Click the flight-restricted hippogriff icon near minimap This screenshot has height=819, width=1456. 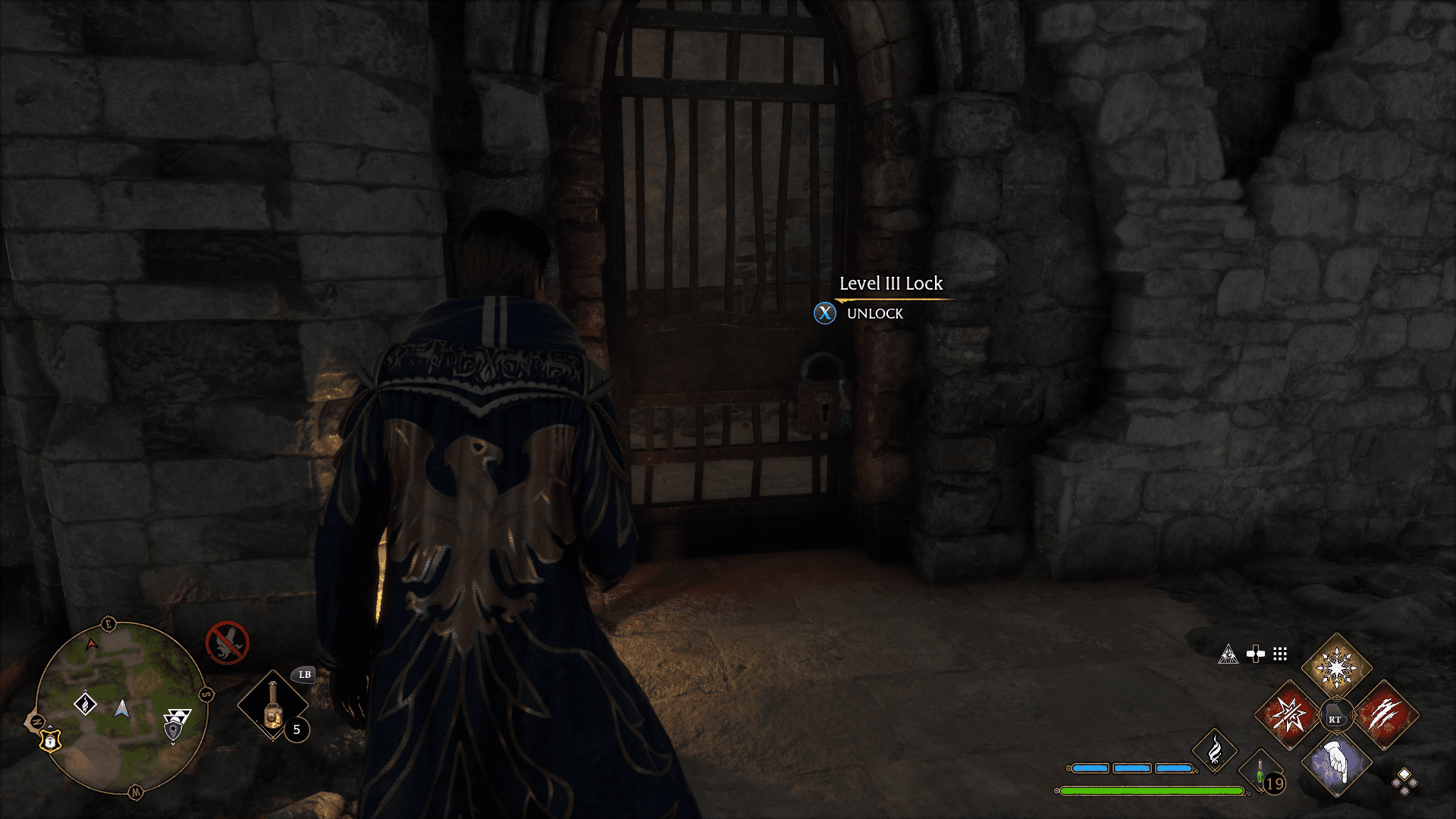(228, 643)
